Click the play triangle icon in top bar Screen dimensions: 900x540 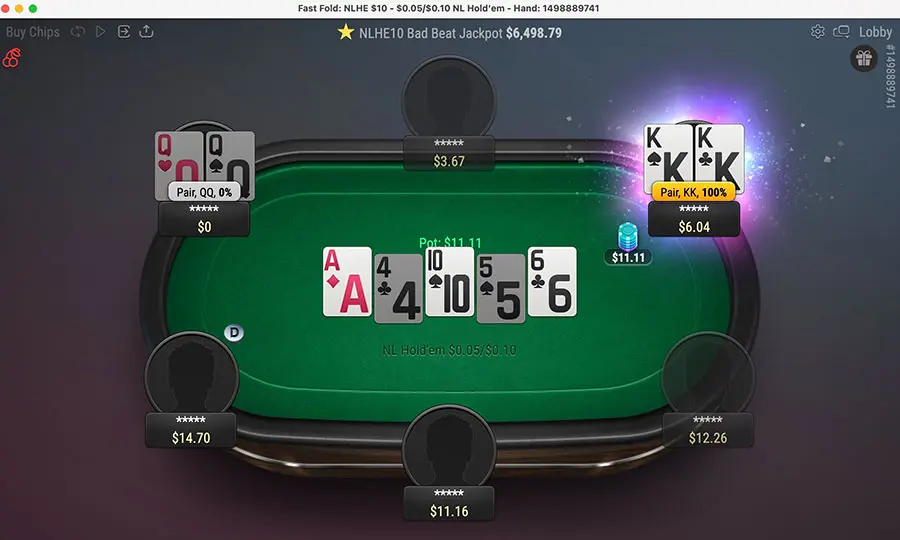coord(100,32)
